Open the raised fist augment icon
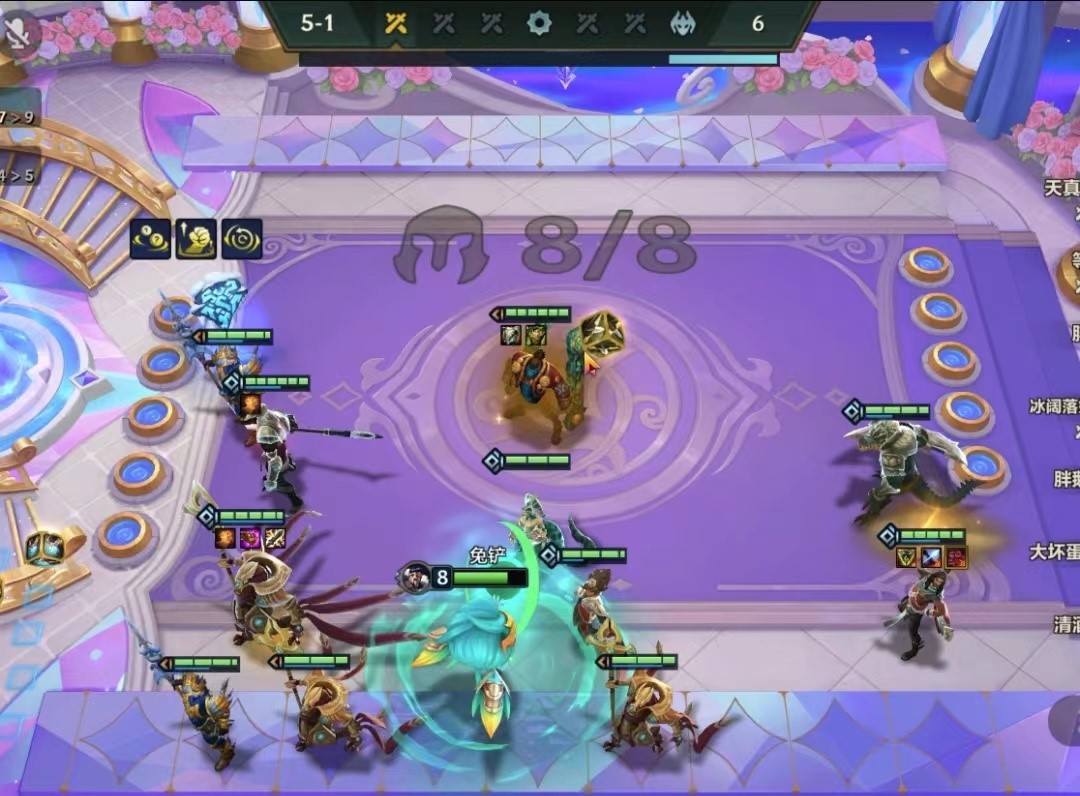Image resolution: width=1080 pixels, height=796 pixels. (x=196, y=239)
